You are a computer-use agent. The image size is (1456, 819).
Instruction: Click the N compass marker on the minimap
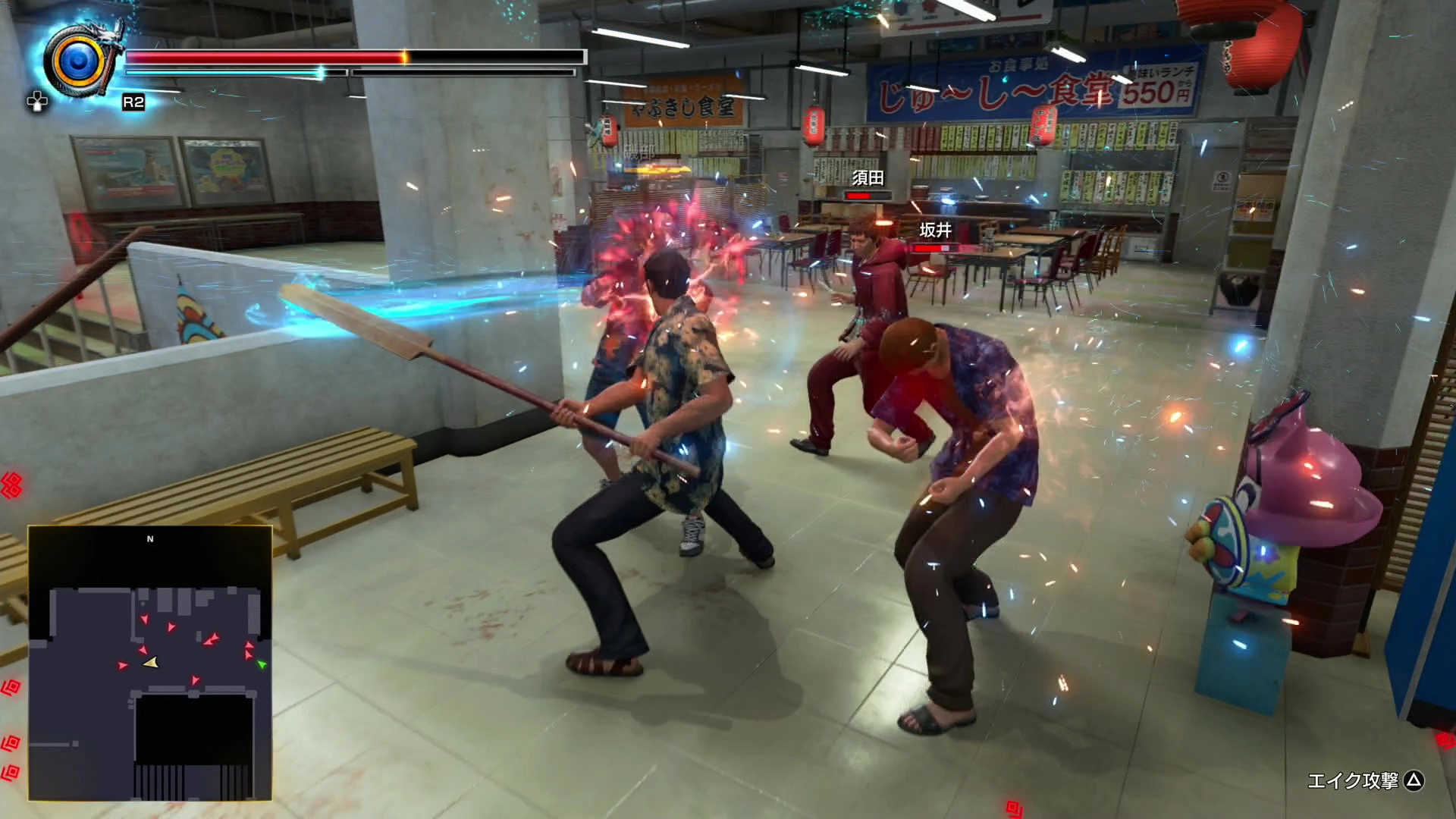[150, 538]
